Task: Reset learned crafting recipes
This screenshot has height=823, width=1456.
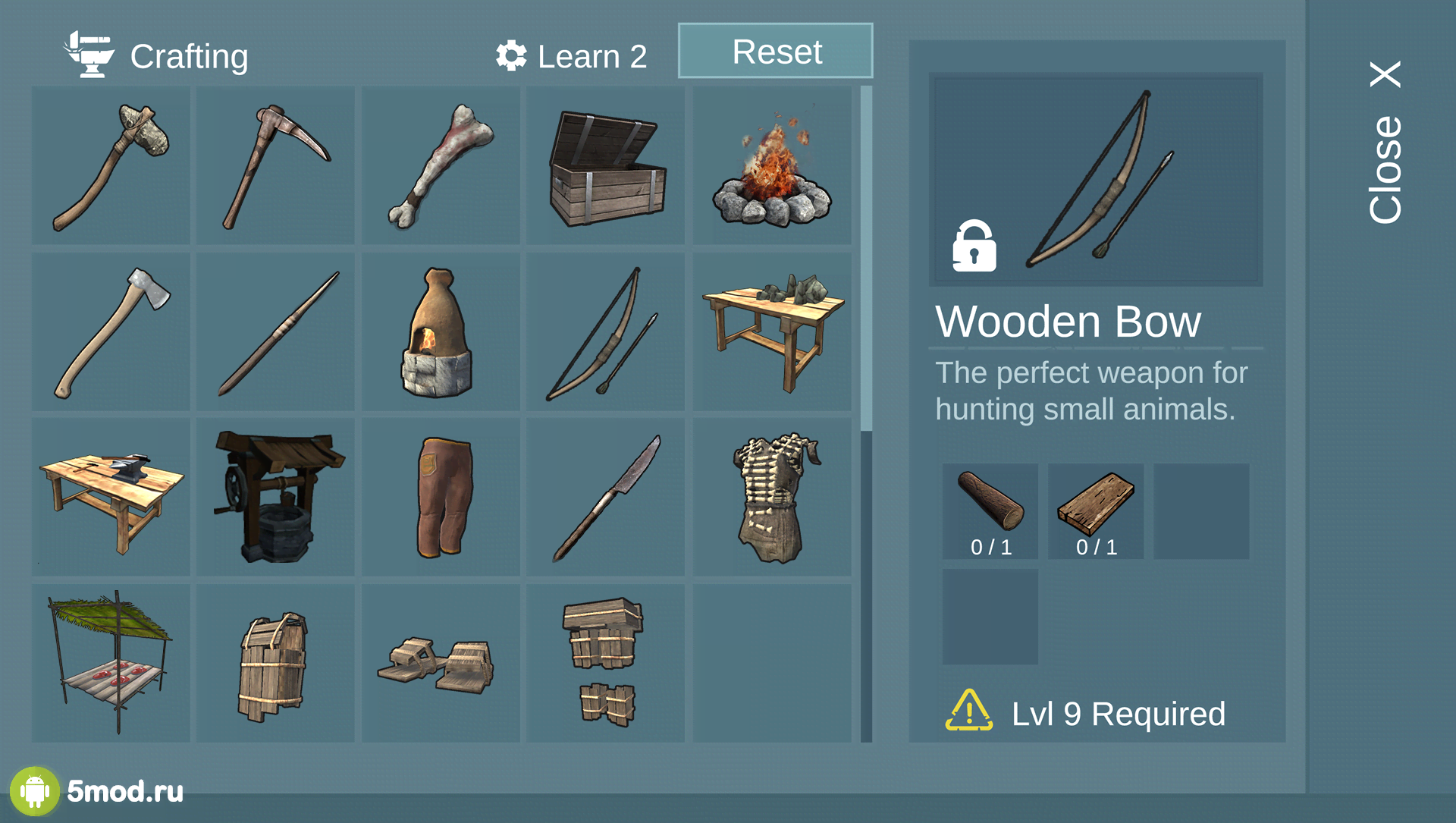Action: tap(775, 51)
